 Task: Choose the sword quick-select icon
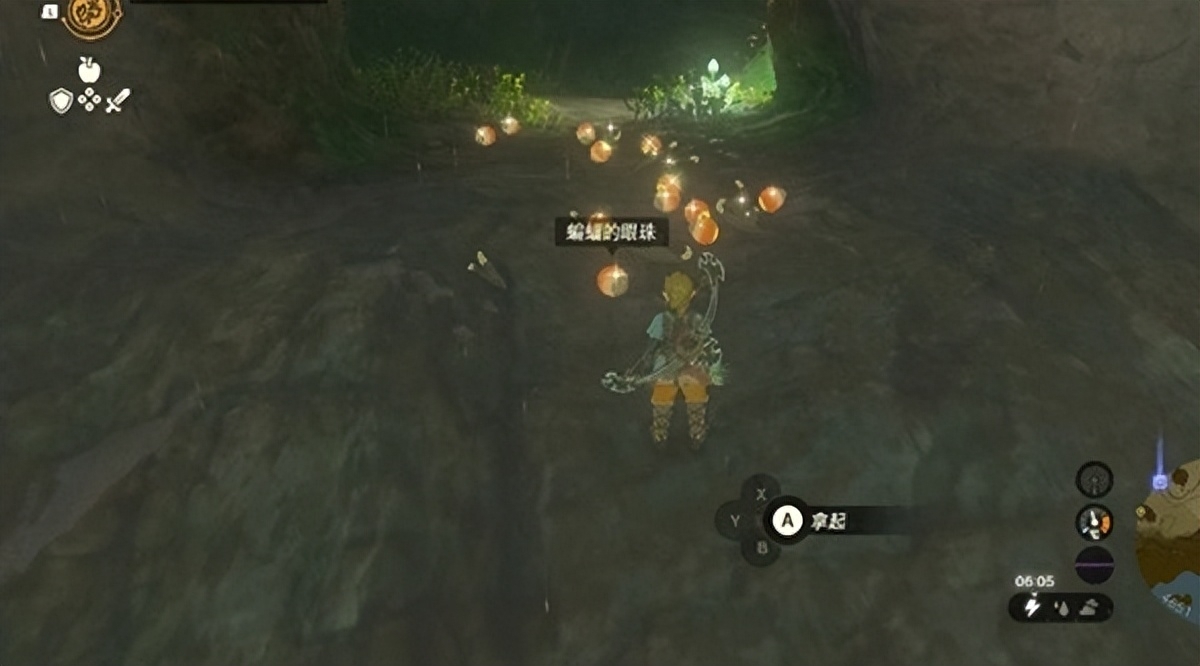point(118,101)
